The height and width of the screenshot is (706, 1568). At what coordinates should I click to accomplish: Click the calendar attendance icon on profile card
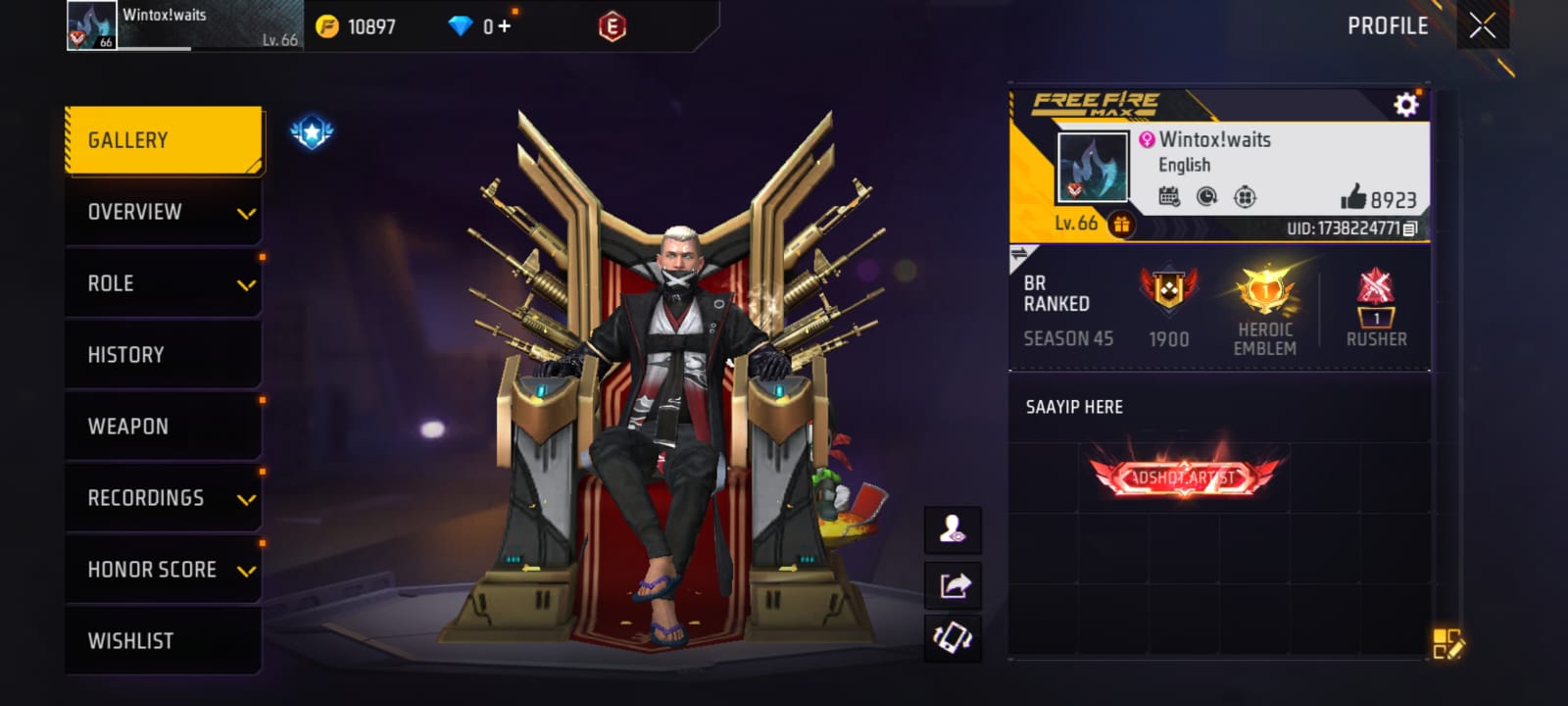click(1169, 196)
